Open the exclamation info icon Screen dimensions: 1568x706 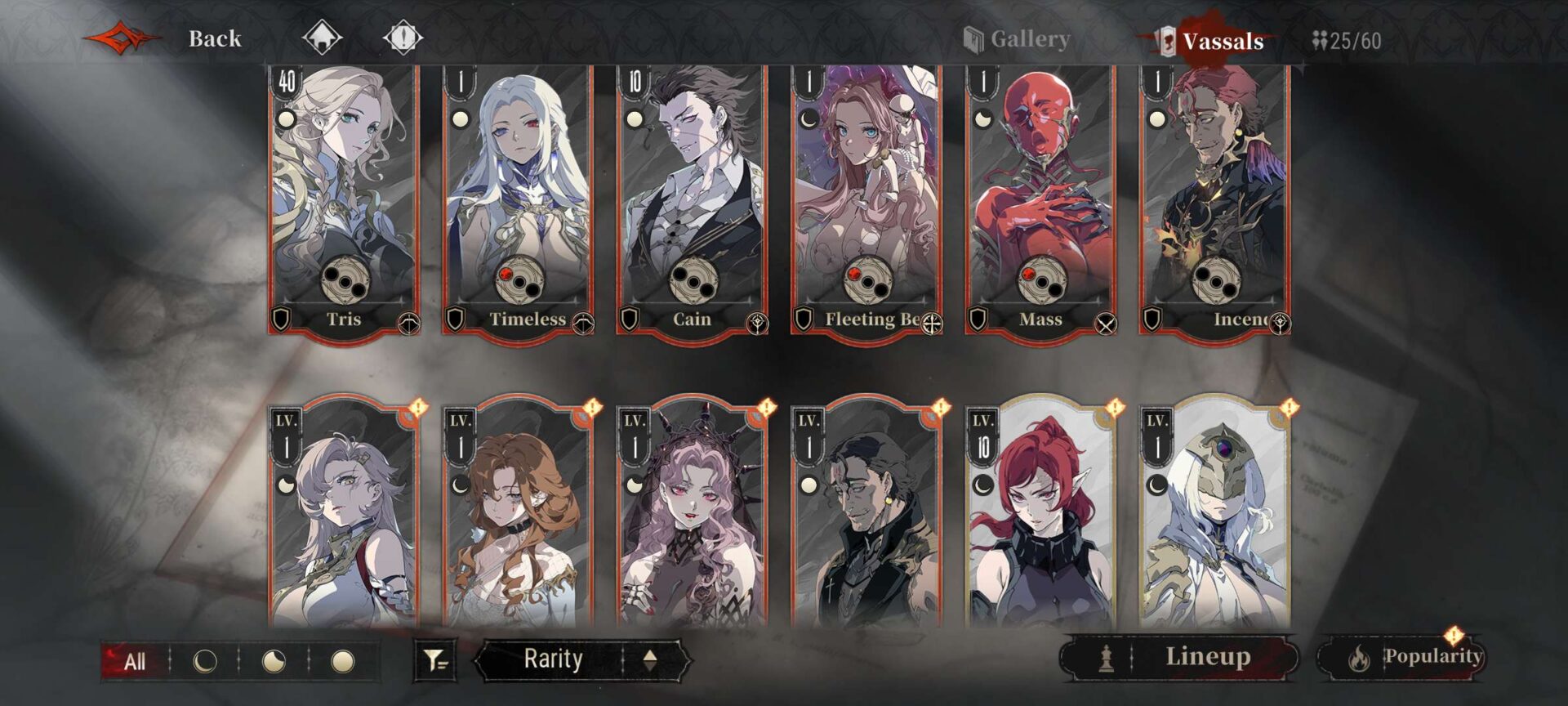[x=403, y=37]
